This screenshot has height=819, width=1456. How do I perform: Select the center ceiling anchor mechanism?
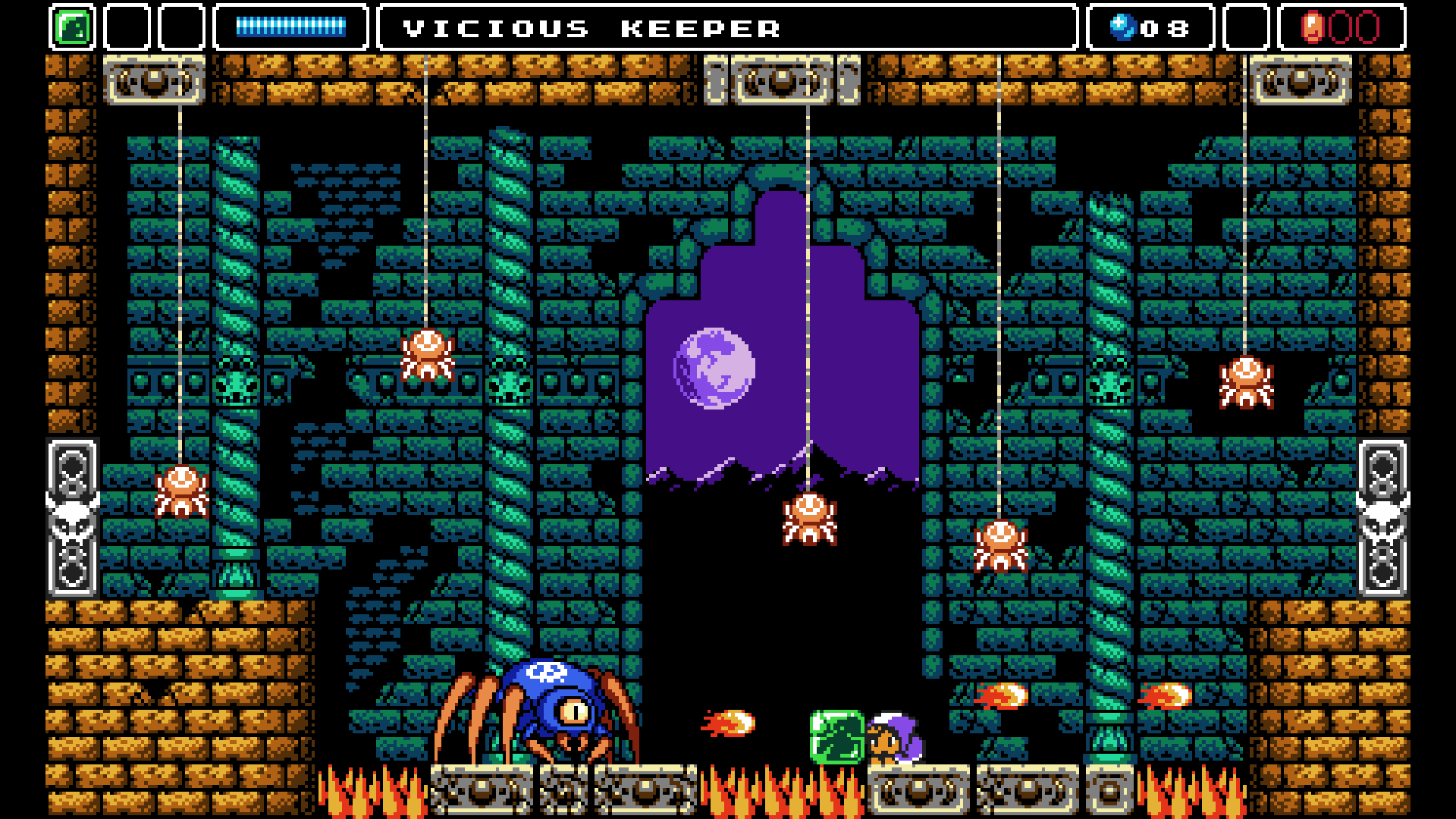pos(781,80)
